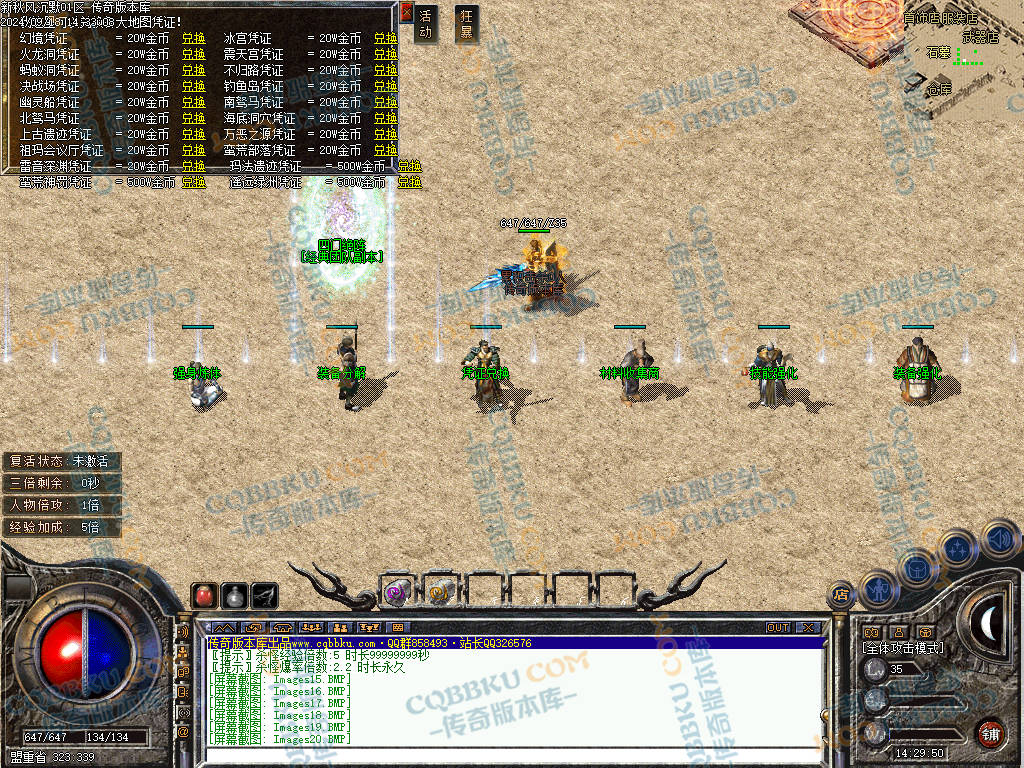This screenshot has width=1024, height=768.
Task: Close the map pass exchange panel
Action: point(406,13)
